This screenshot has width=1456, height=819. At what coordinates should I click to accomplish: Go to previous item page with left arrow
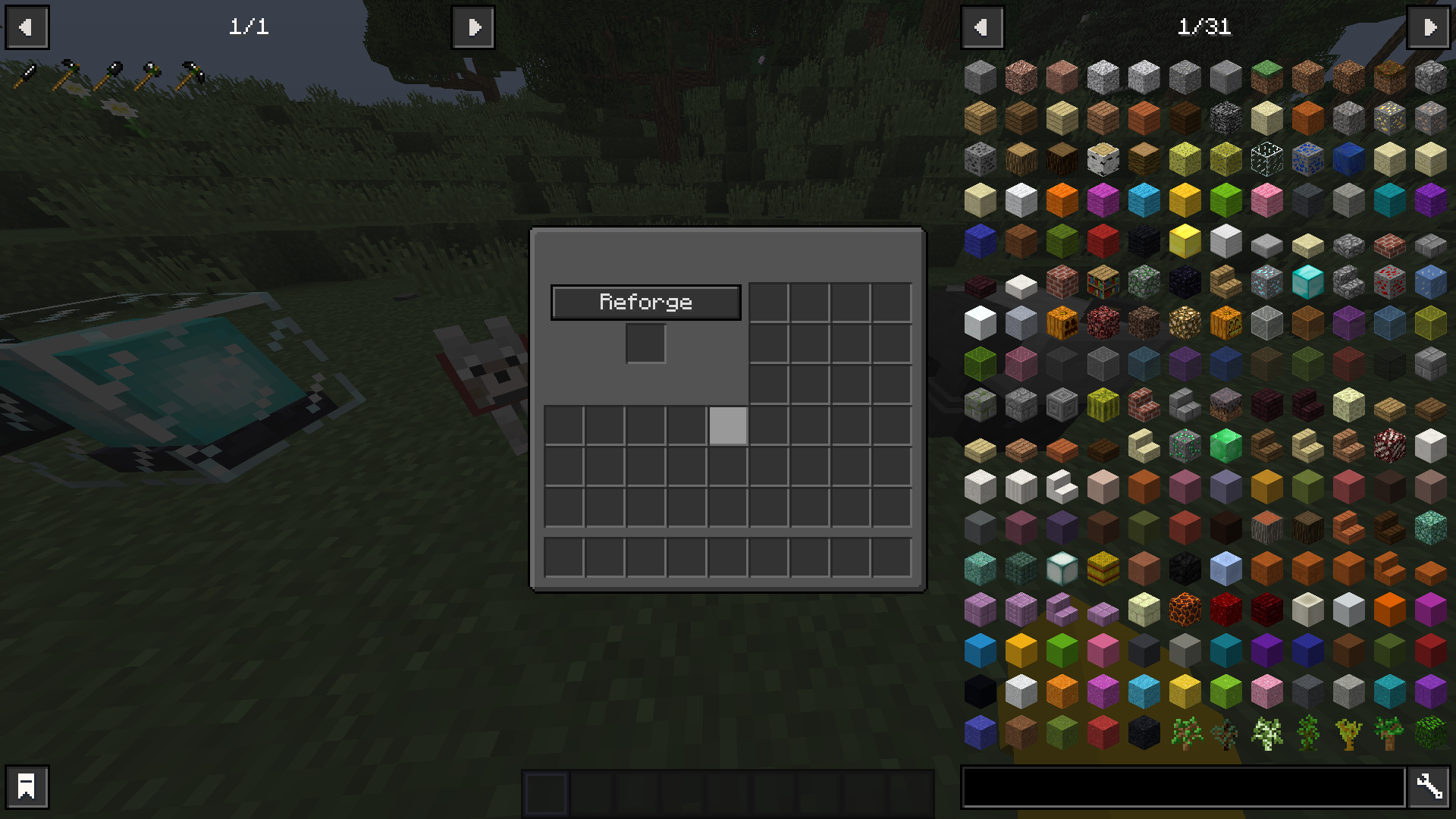pyautogui.click(x=983, y=27)
